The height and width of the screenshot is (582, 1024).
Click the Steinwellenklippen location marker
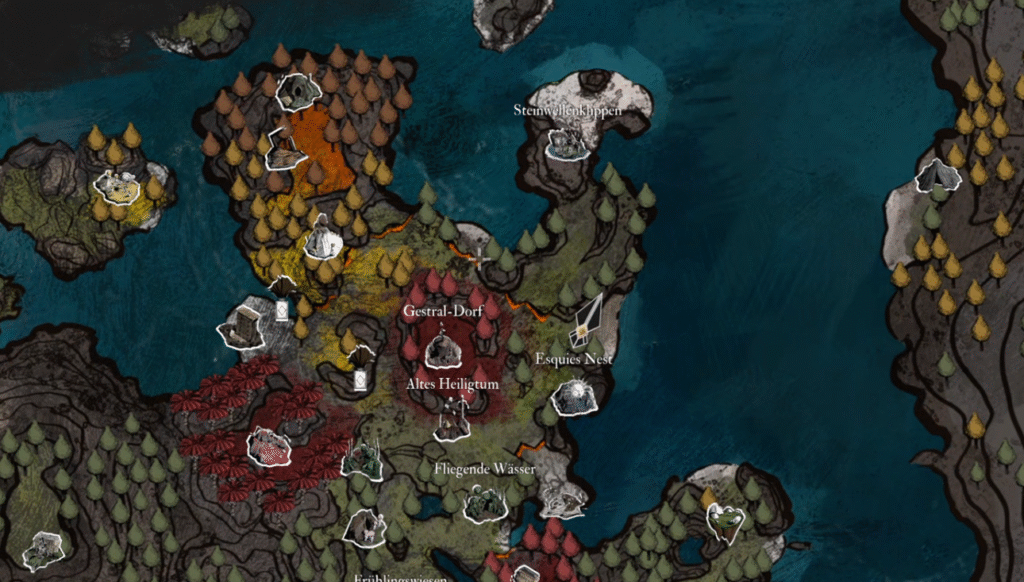pos(566,143)
